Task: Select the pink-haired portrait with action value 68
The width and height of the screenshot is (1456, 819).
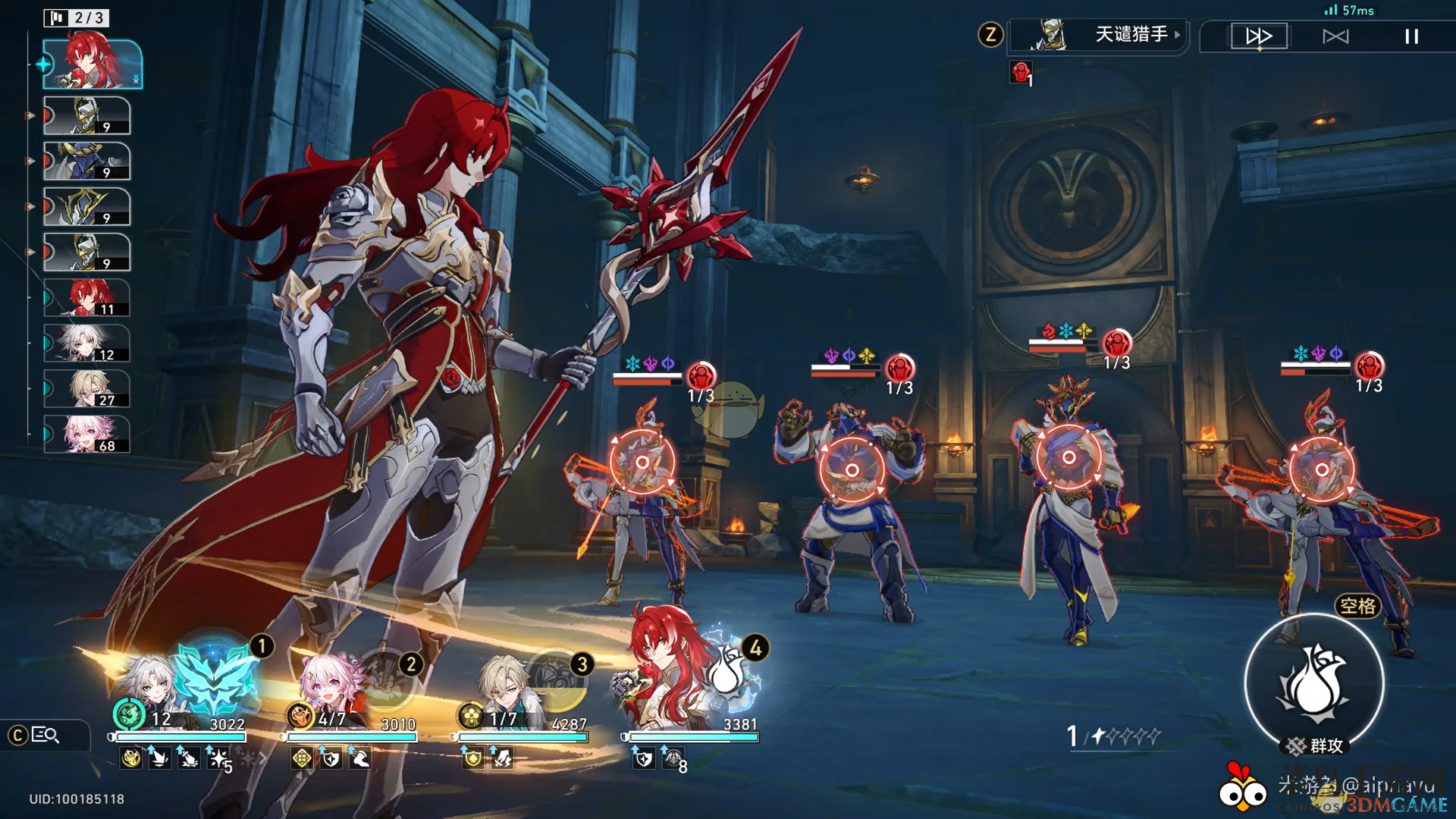Action: pos(87,435)
